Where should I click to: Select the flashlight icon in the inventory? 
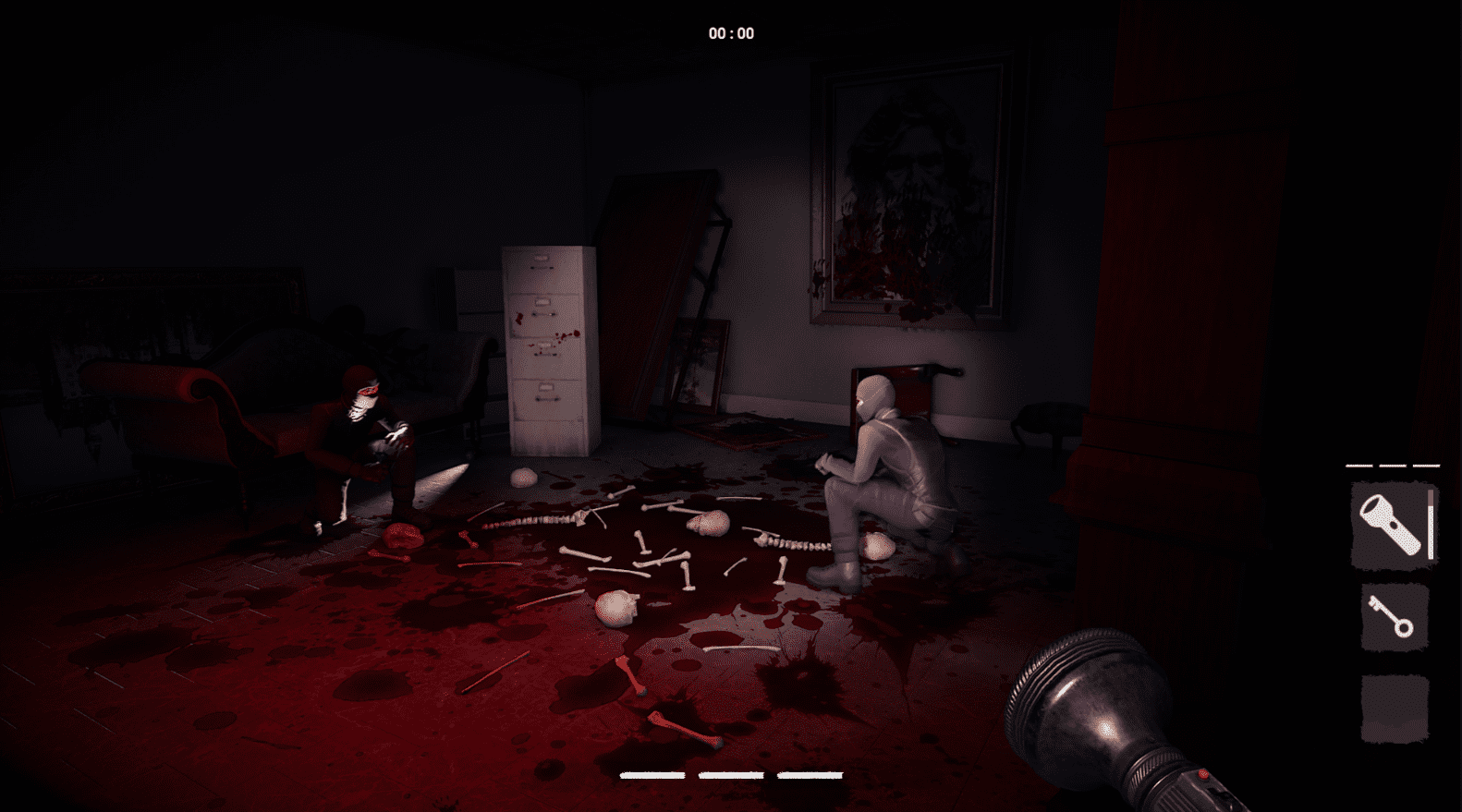(x=1389, y=523)
